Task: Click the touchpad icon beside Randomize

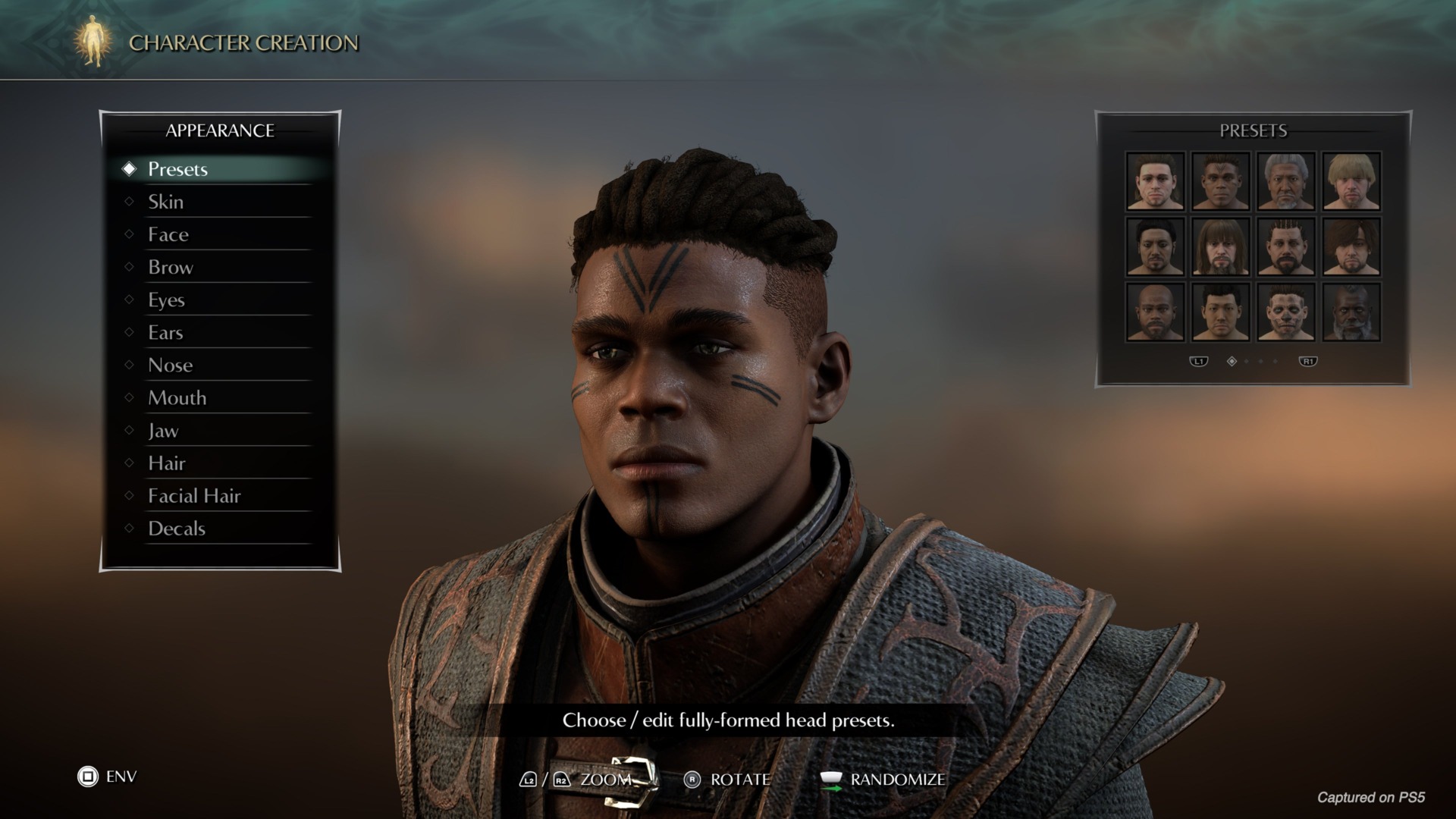Action: pos(832,778)
